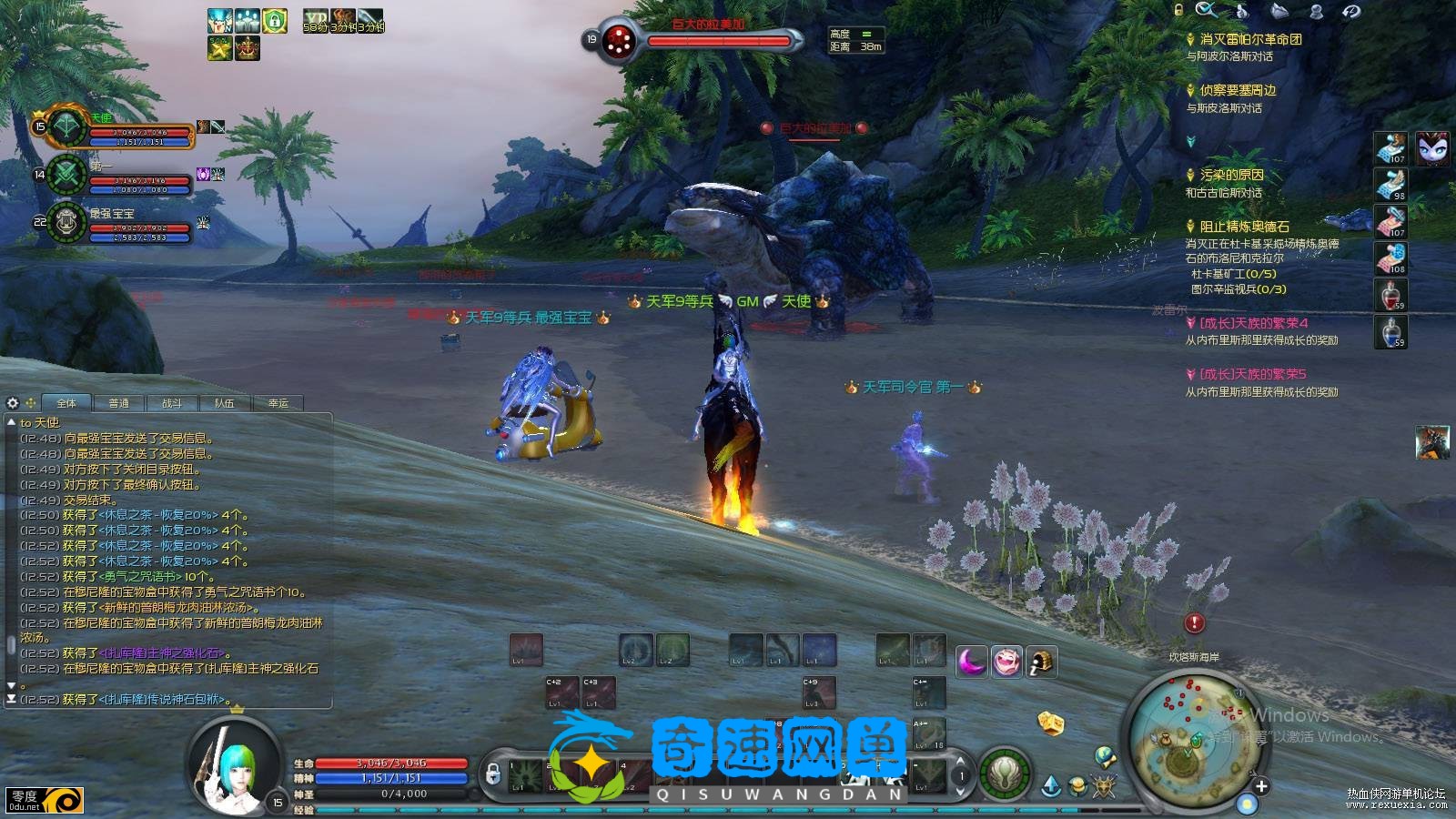The image size is (1456, 819).
Task: Open the 消灭雷帕尔革命团 quest entry
Action: pyautogui.click(x=1249, y=39)
